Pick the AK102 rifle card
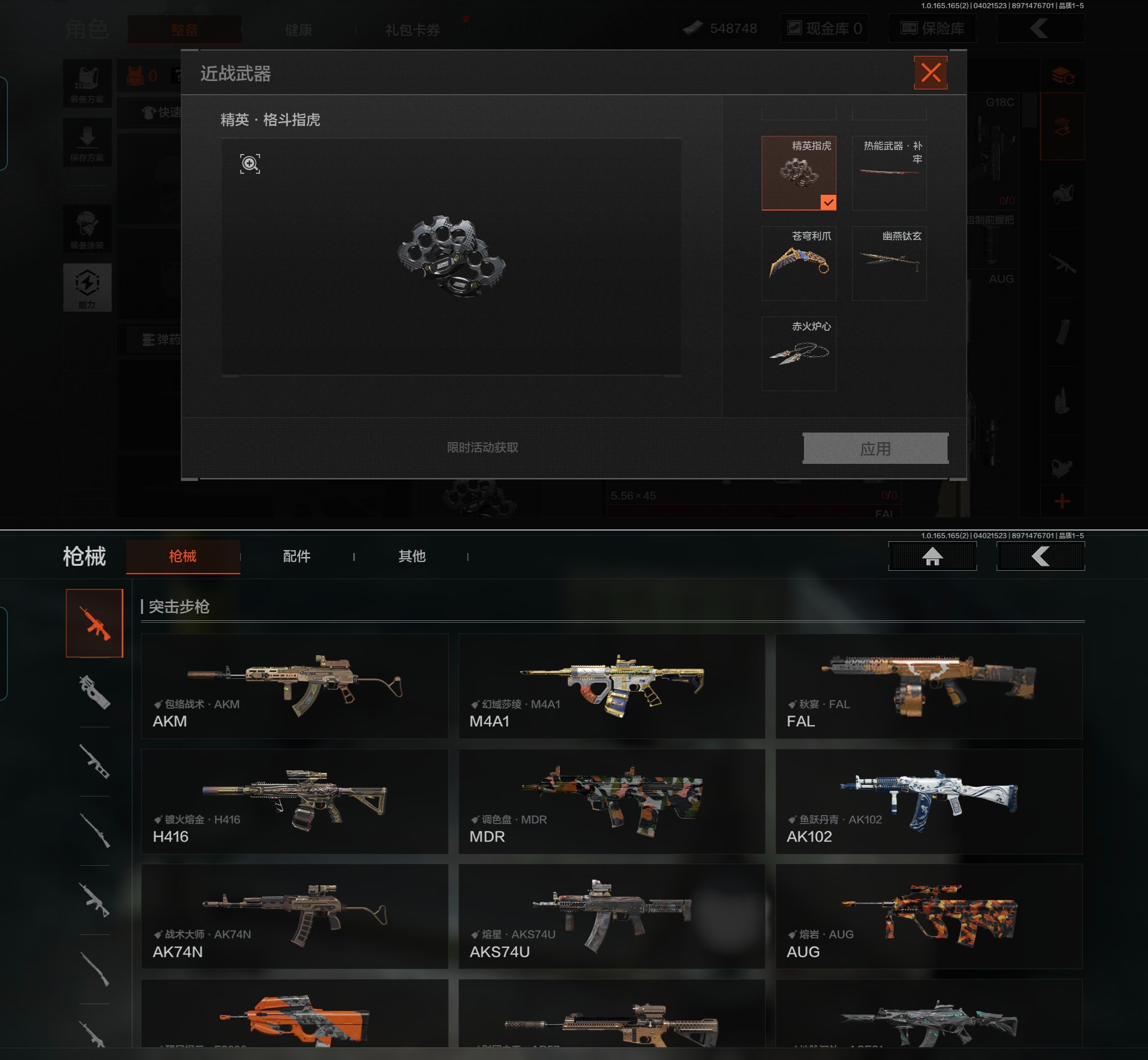 coord(928,801)
